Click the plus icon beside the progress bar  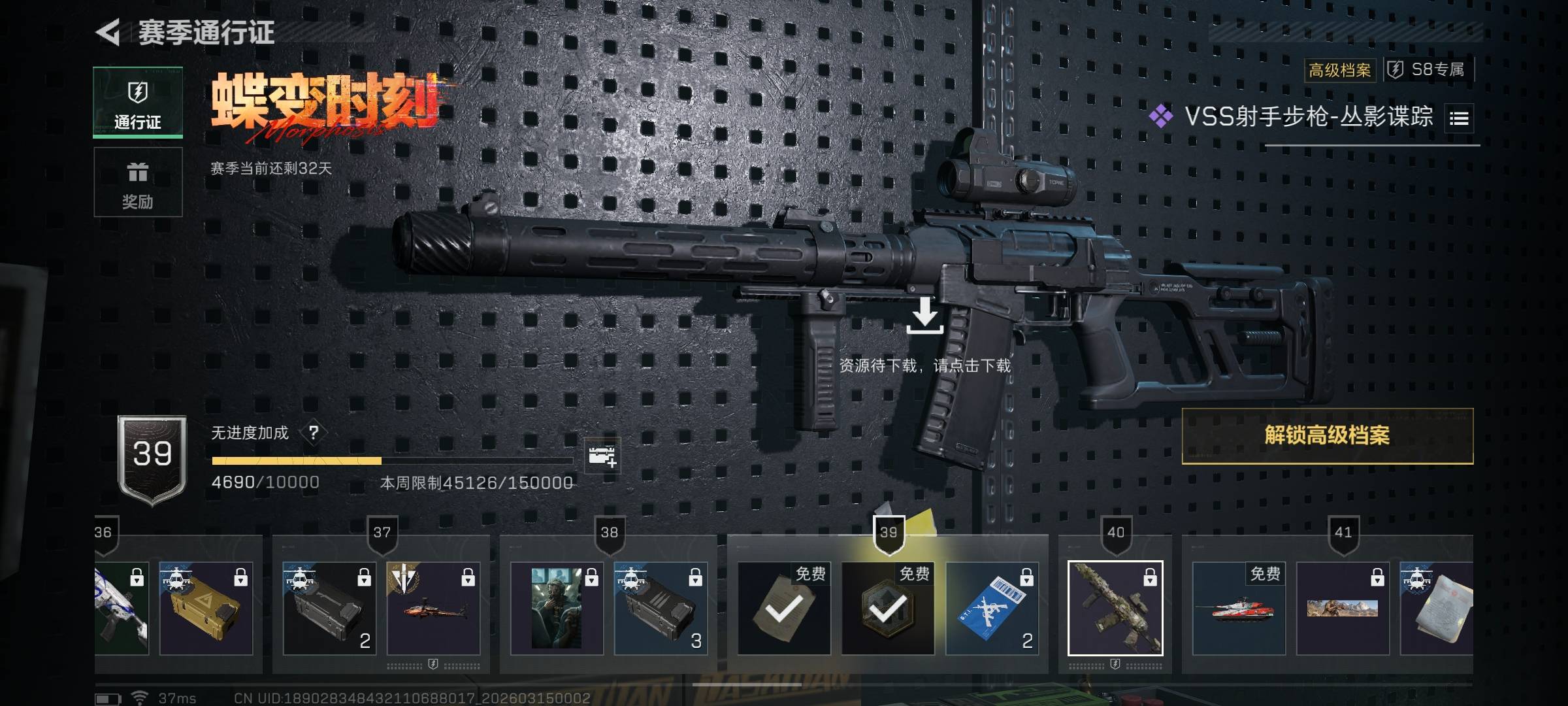click(602, 456)
